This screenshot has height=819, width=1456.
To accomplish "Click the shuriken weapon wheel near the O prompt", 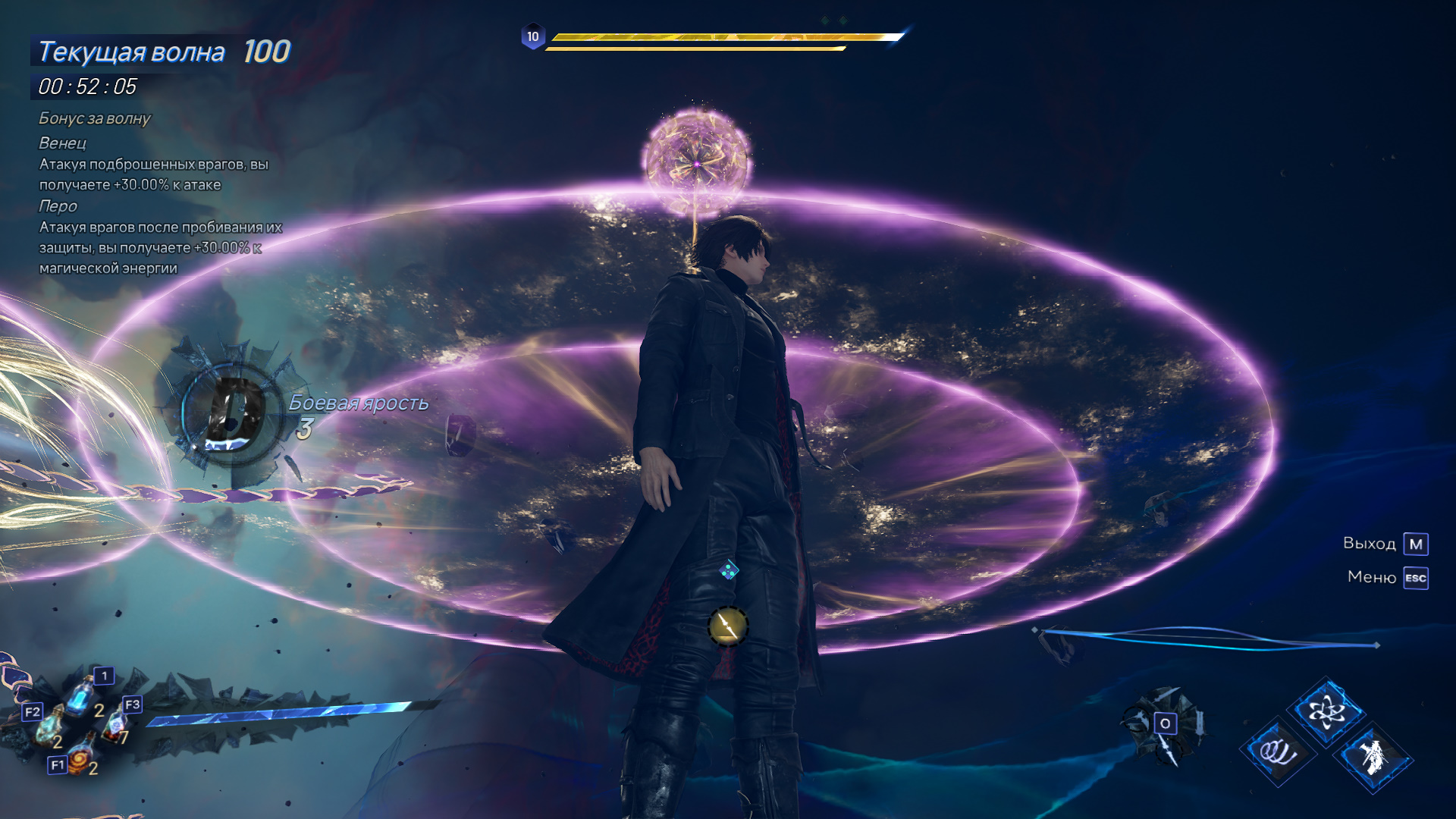I will coord(1166,723).
